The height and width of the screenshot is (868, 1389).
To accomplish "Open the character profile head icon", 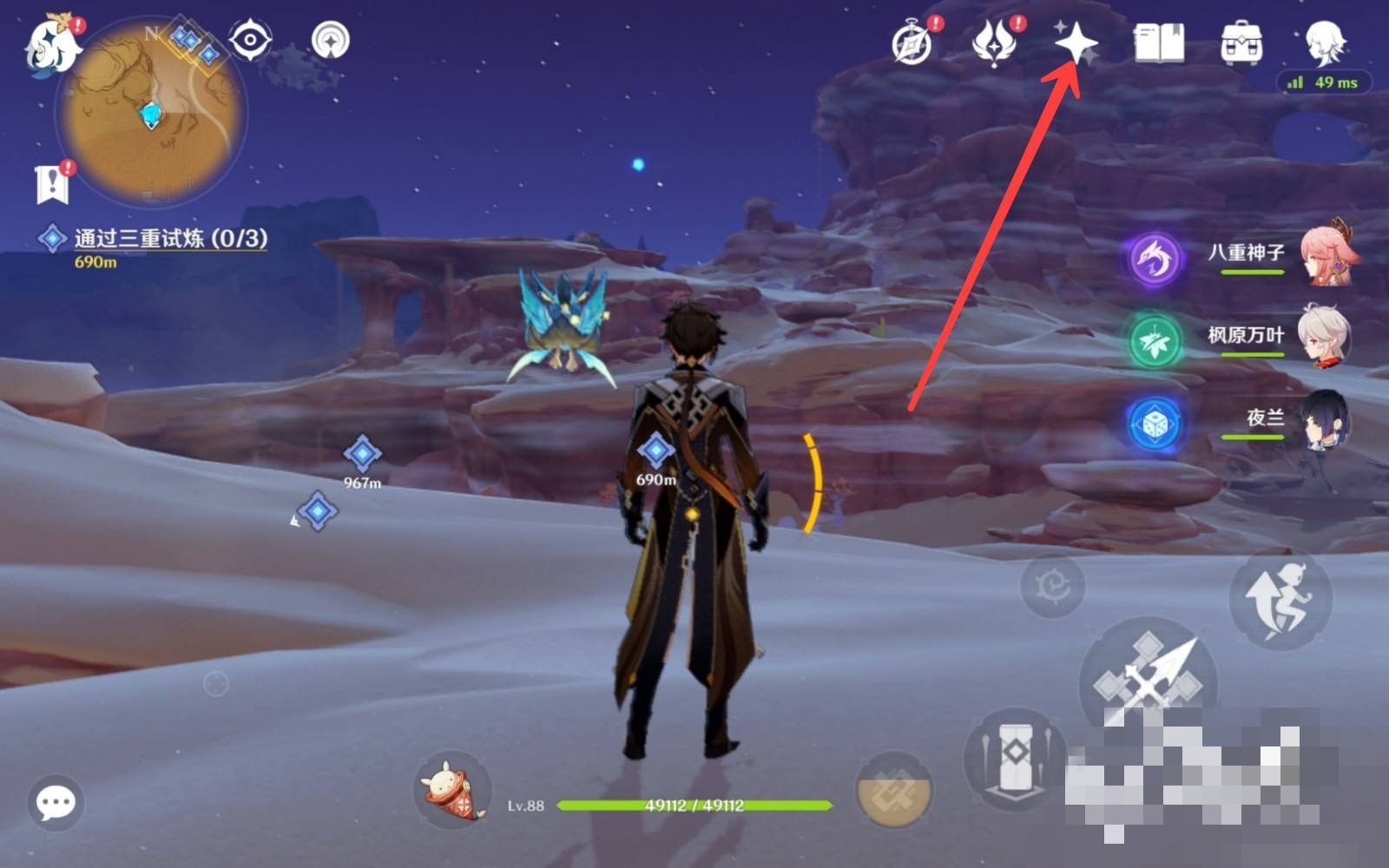I will (x=1325, y=43).
